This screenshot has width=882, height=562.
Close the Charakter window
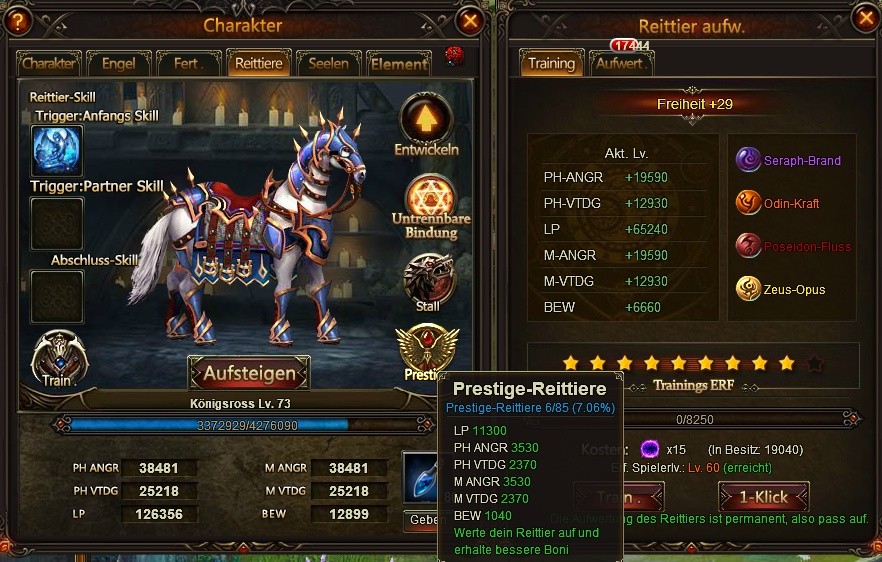point(469,20)
